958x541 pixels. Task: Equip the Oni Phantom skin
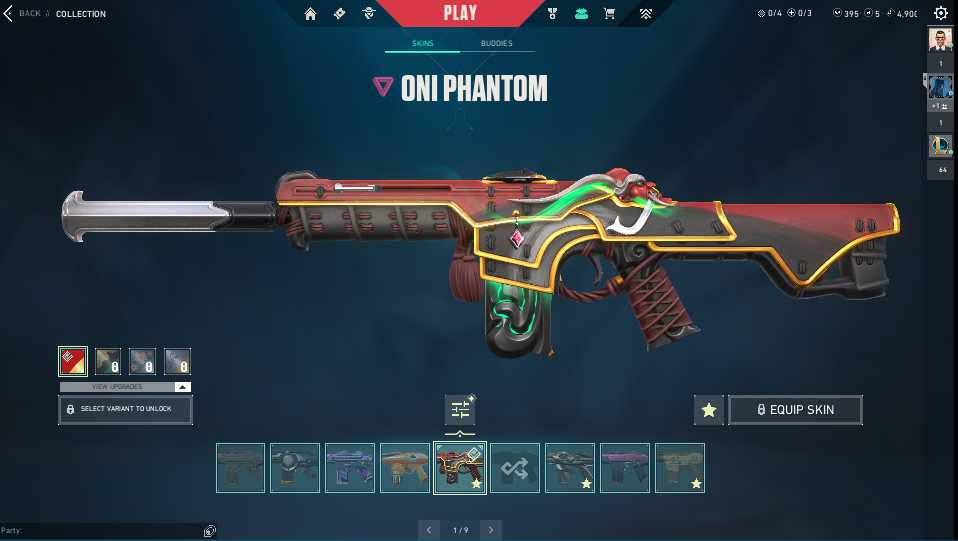coord(795,409)
